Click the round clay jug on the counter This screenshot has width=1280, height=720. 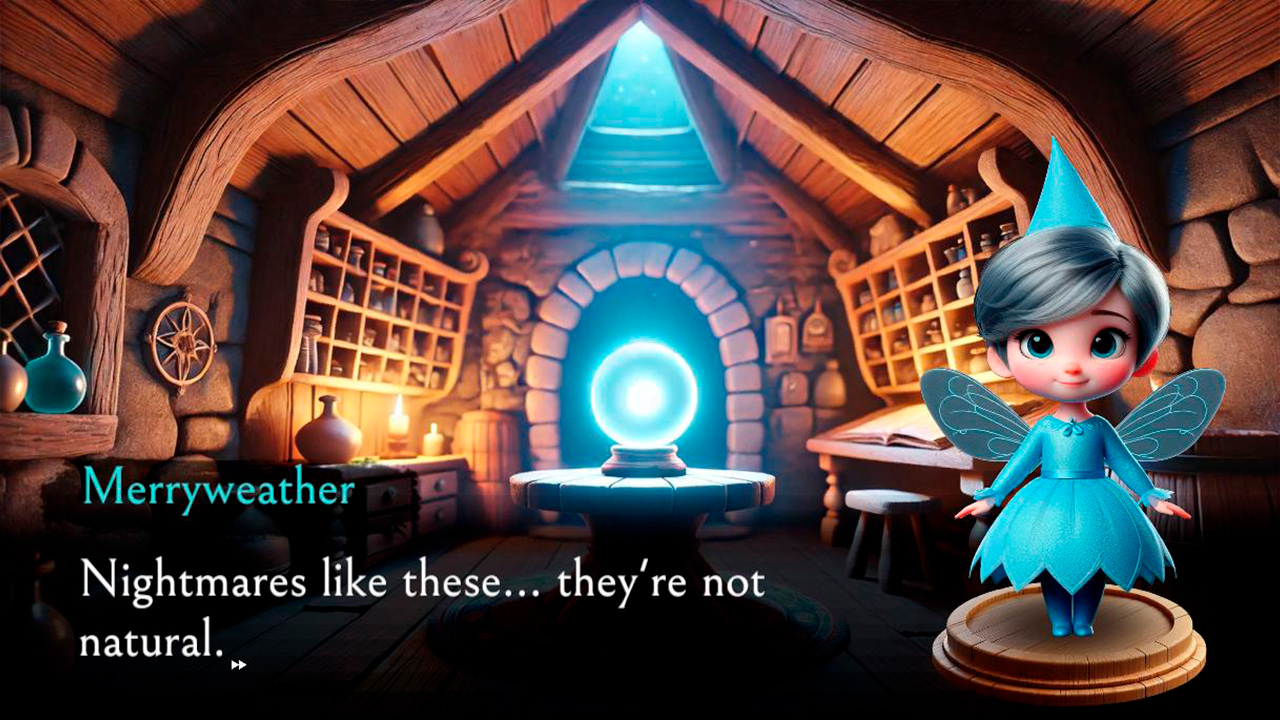[x=328, y=440]
